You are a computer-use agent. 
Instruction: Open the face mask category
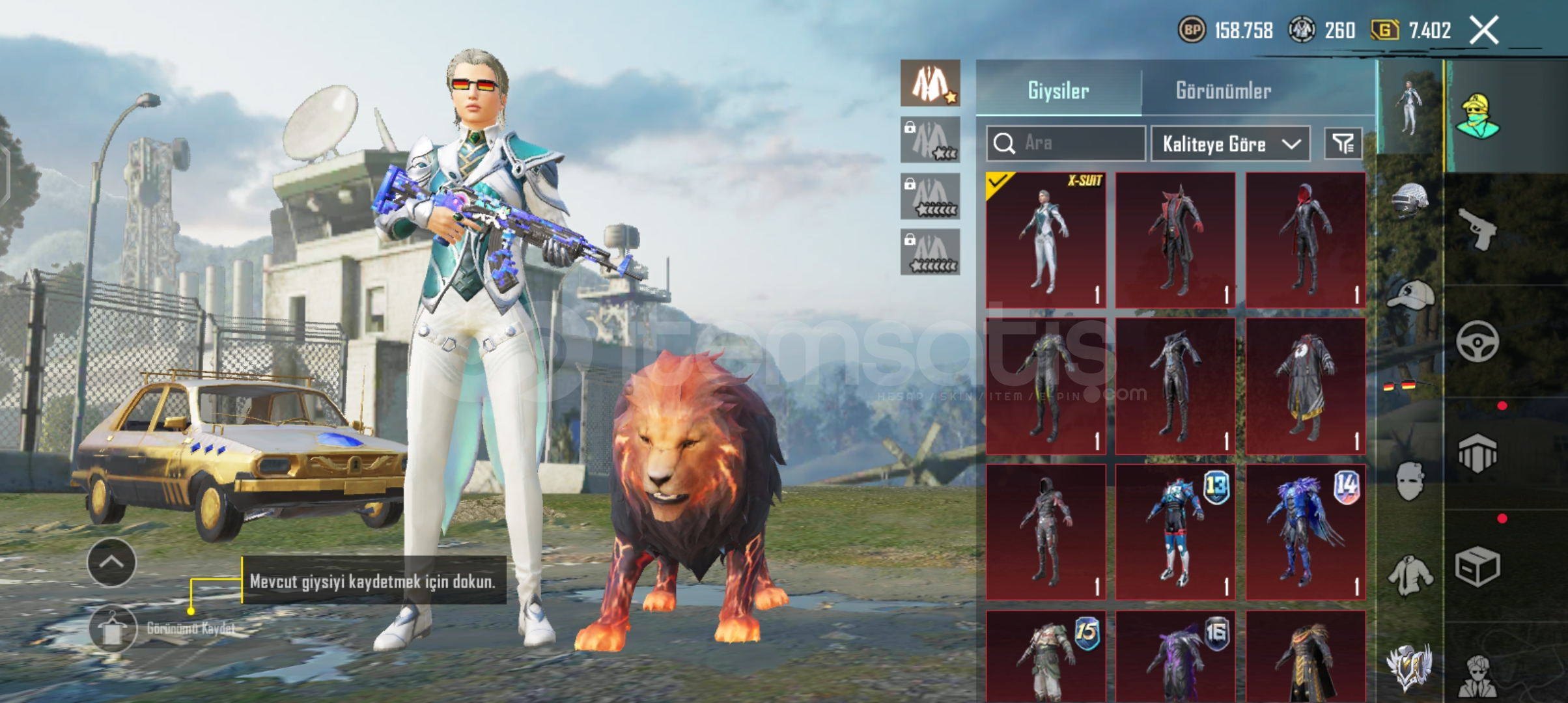(x=1410, y=482)
